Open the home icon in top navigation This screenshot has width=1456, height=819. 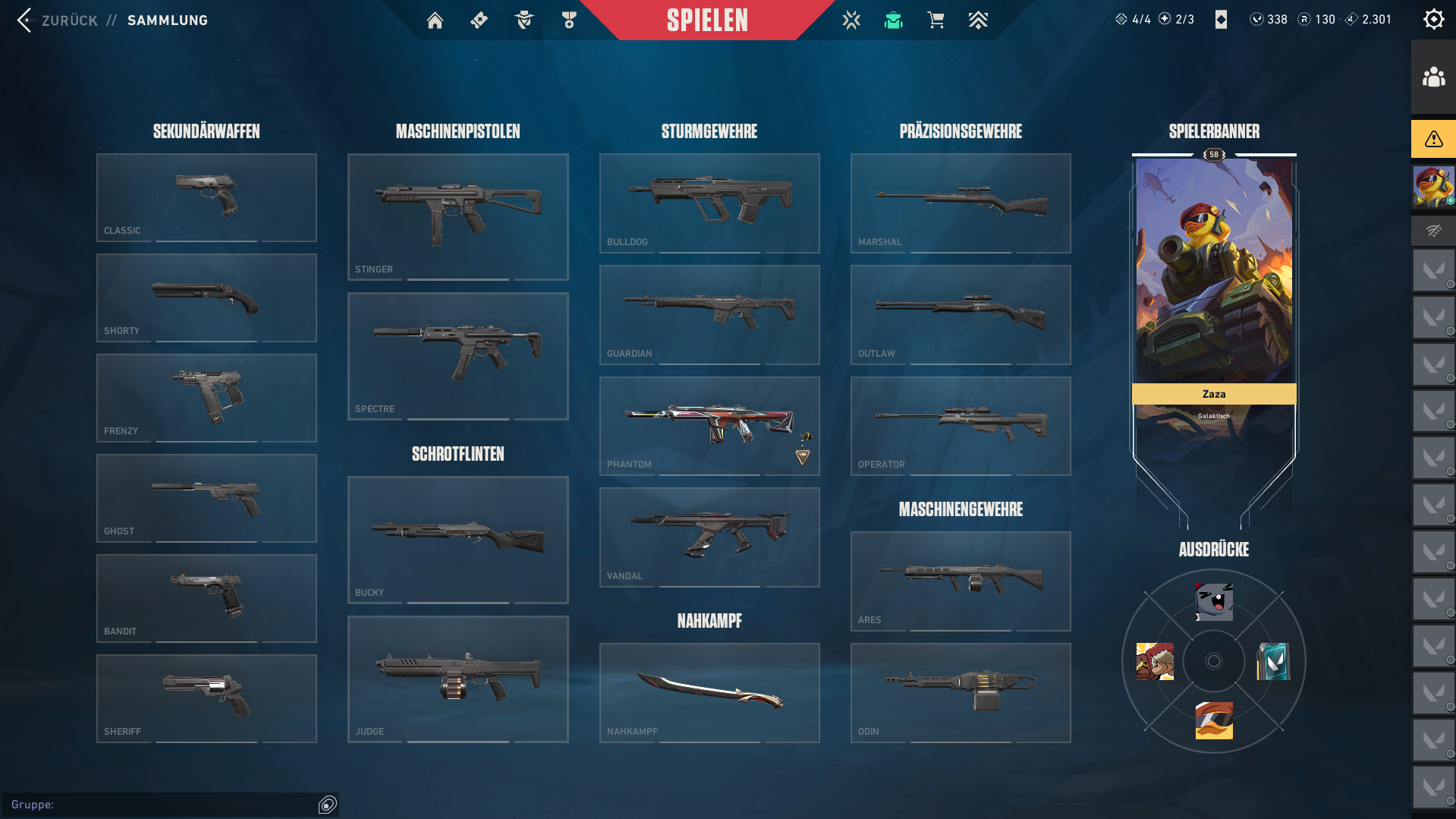tap(435, 20)
